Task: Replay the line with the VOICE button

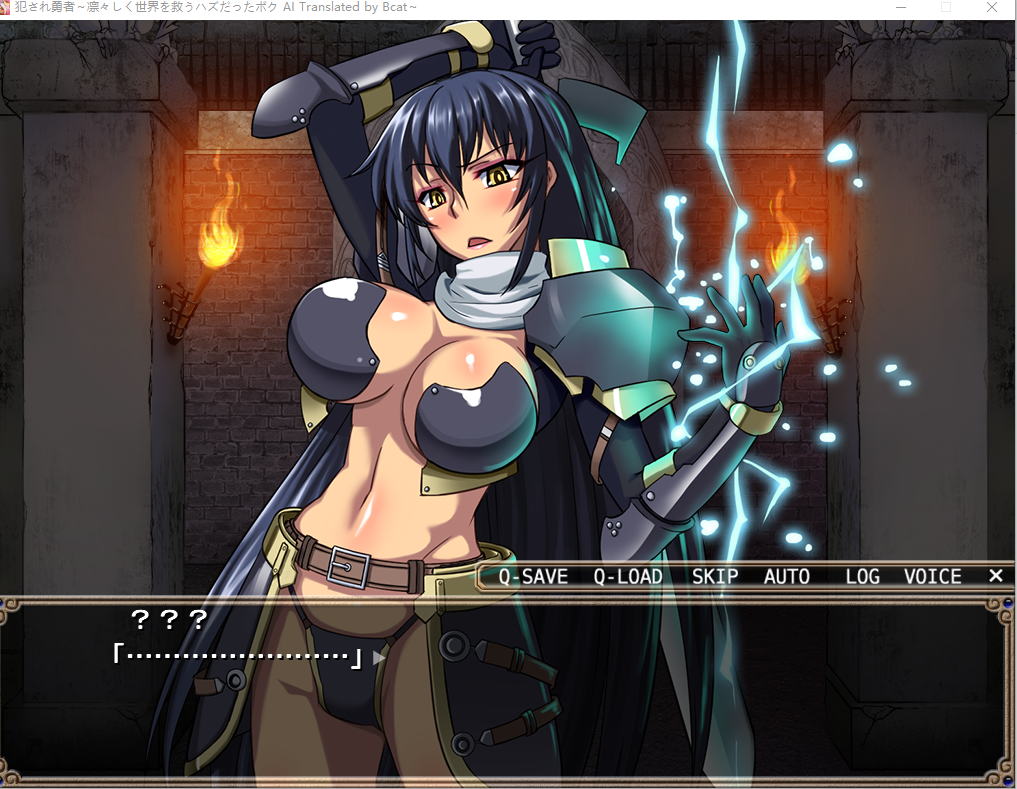Action: click(x=932, y=577)
